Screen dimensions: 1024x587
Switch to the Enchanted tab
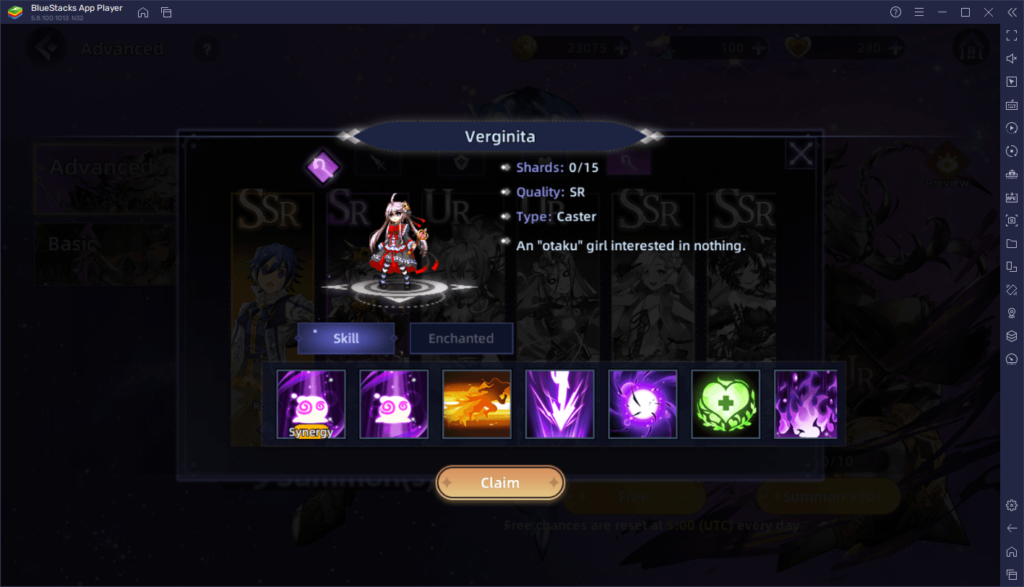(x=461, y=339)
